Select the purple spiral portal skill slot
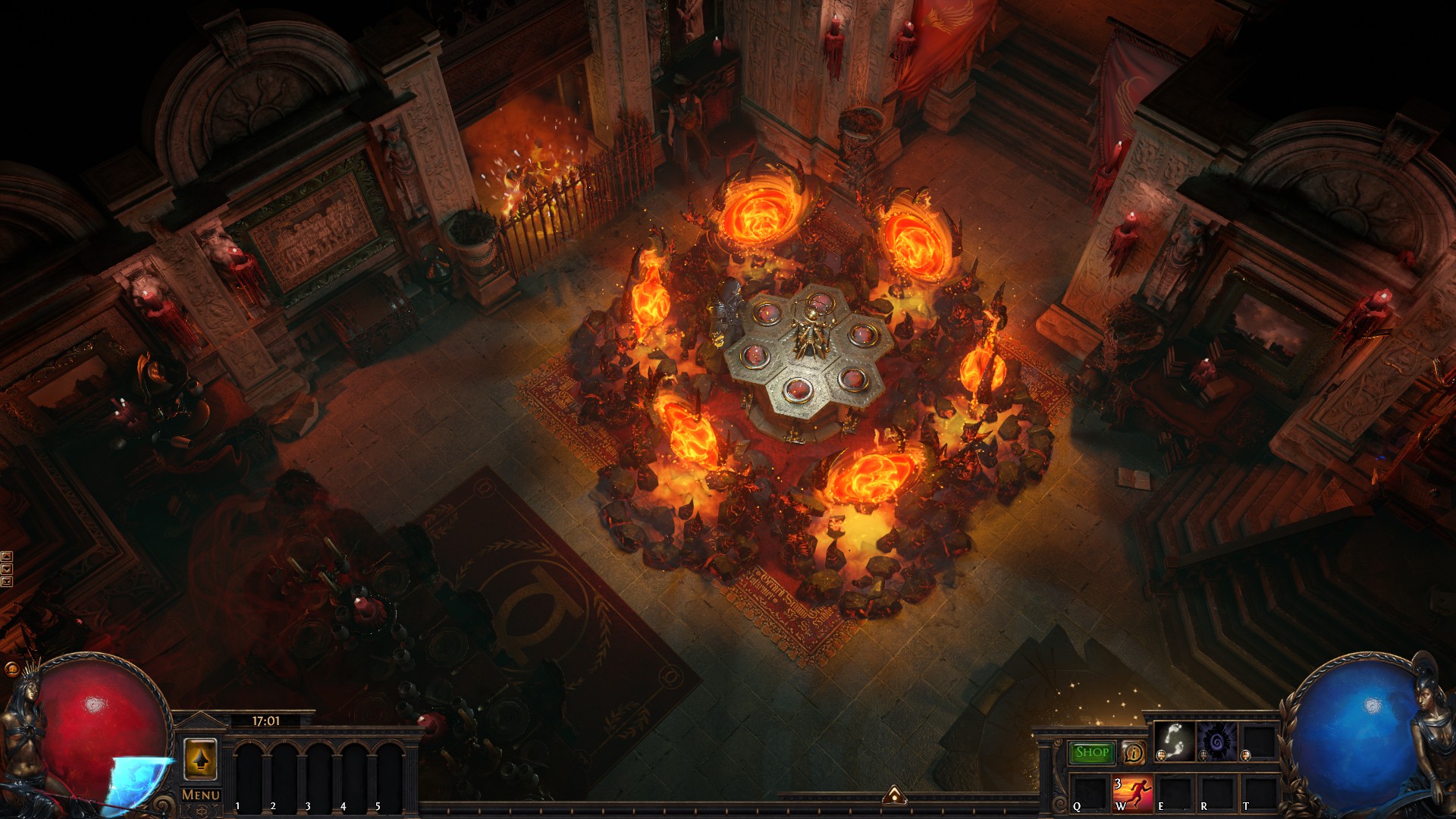The height and width of the screenshot is (819, 1456). [1216, 740]
